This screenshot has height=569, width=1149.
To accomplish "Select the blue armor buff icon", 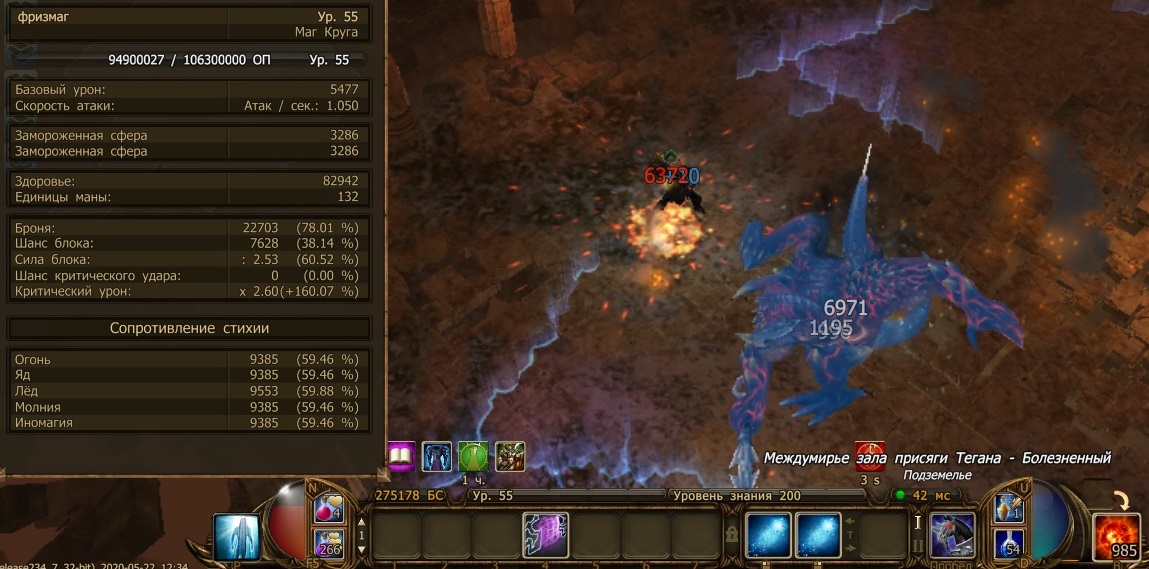I will pyautogui.click(x=437, y=457).
